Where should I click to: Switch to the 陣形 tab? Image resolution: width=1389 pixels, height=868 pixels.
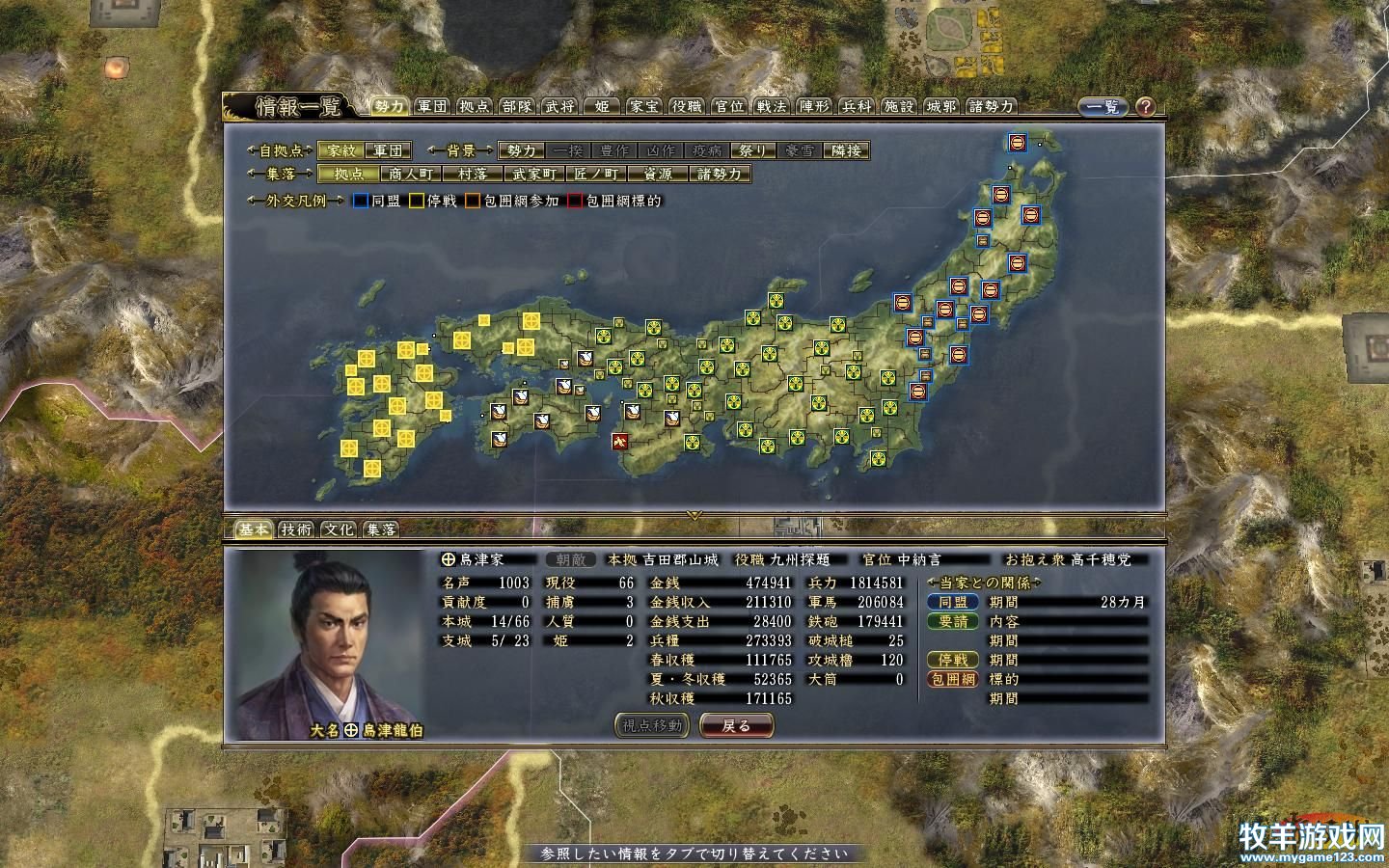(x=814, y=106)
